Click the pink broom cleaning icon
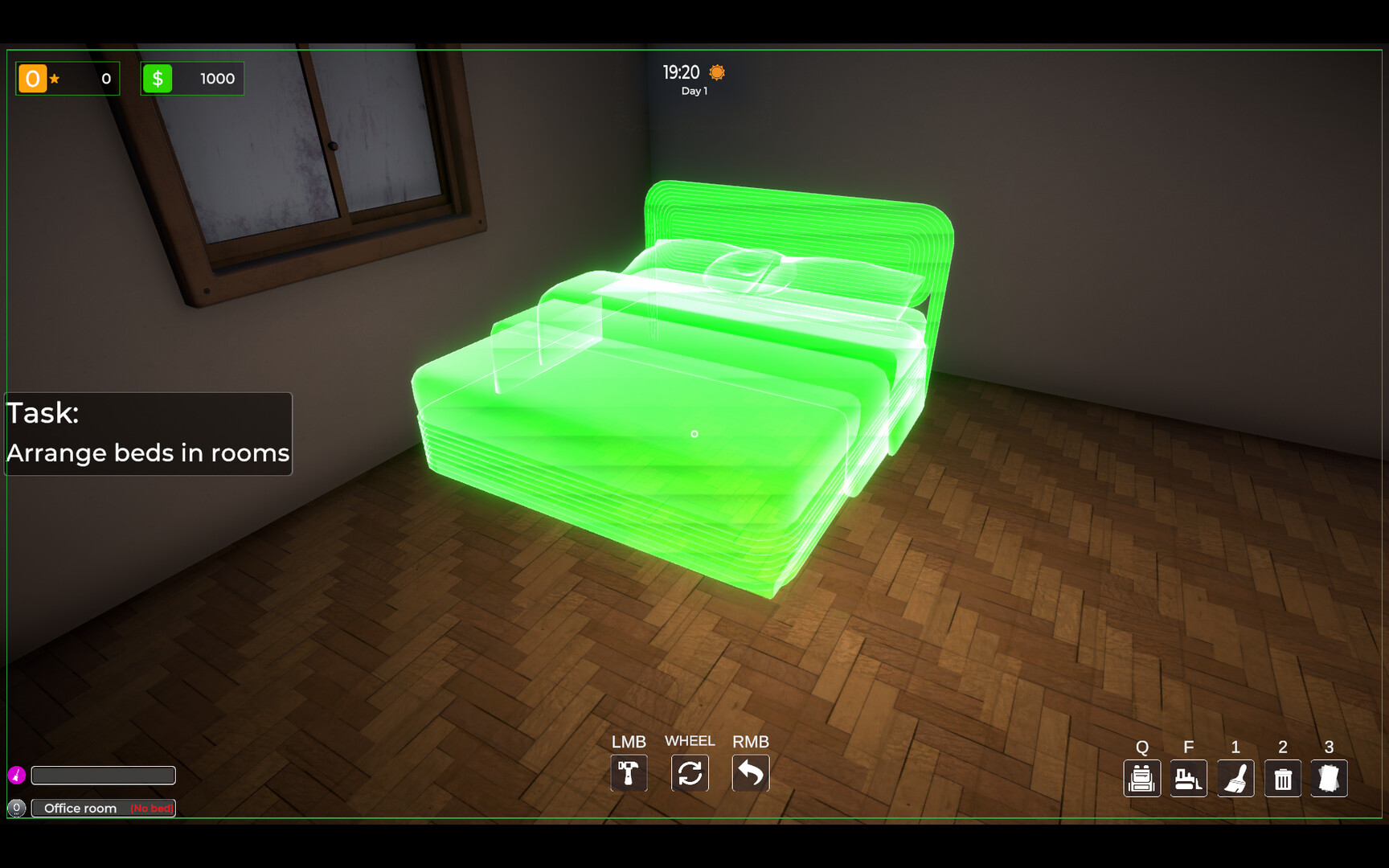 click(x=18, y=774)
